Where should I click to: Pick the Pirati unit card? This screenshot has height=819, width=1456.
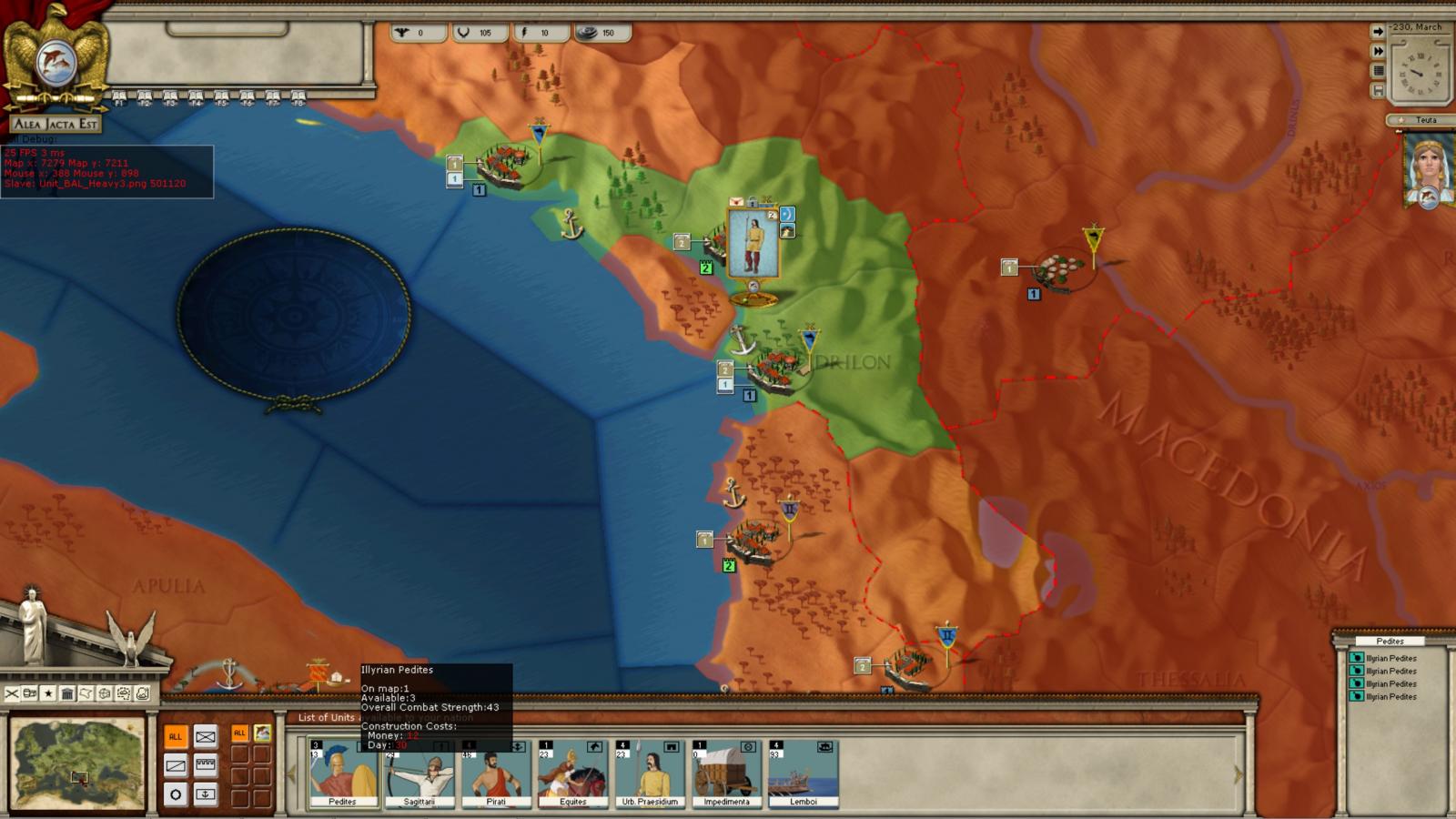[x=496, y=773]
